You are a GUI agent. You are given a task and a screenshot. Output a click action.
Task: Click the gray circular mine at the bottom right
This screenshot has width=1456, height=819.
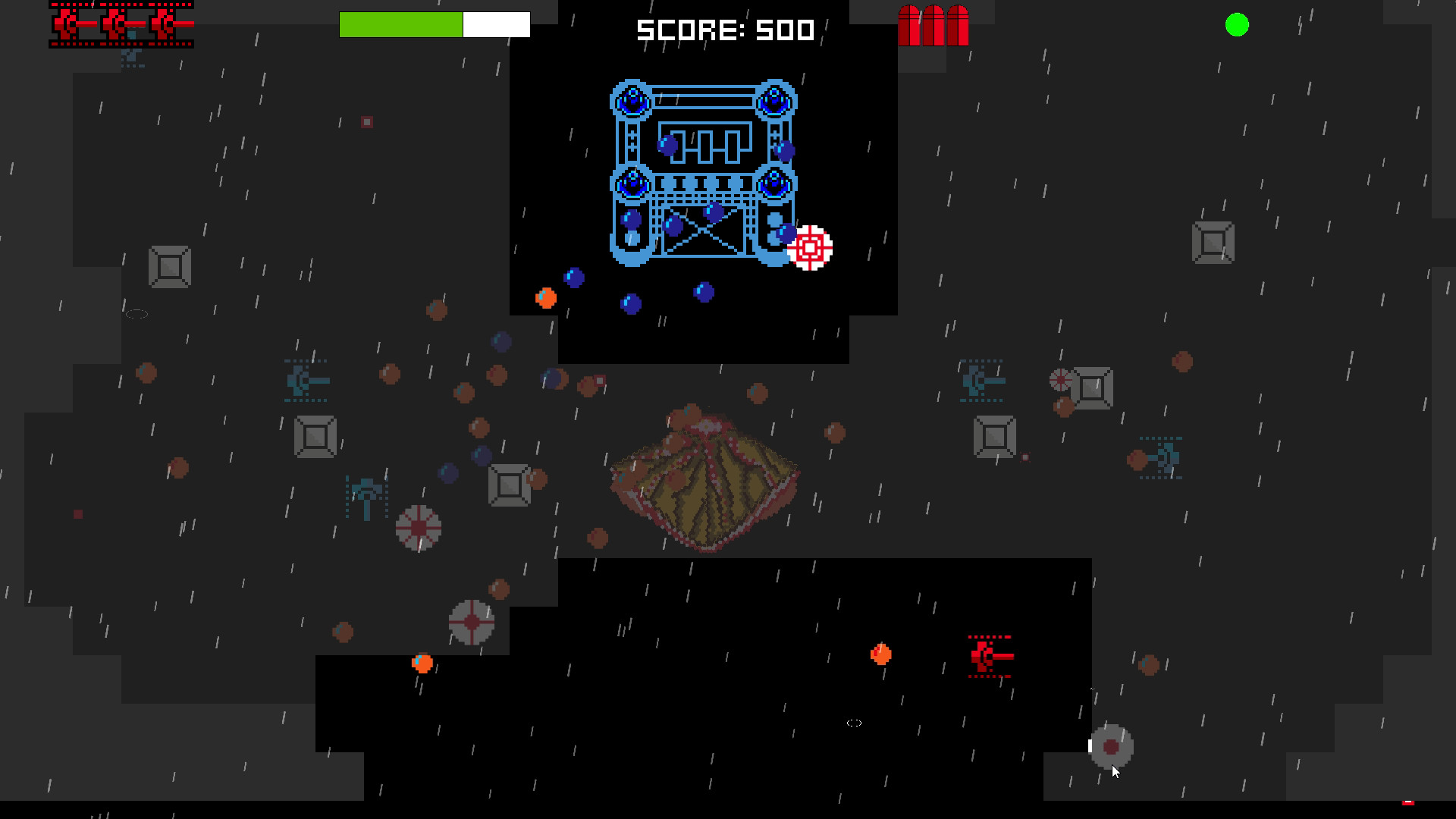pos(1110,748)
